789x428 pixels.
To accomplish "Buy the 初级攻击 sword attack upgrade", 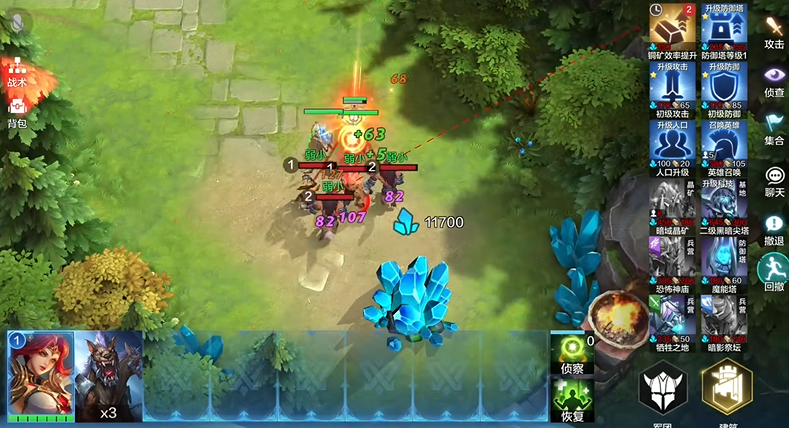I will coord(672,88).
